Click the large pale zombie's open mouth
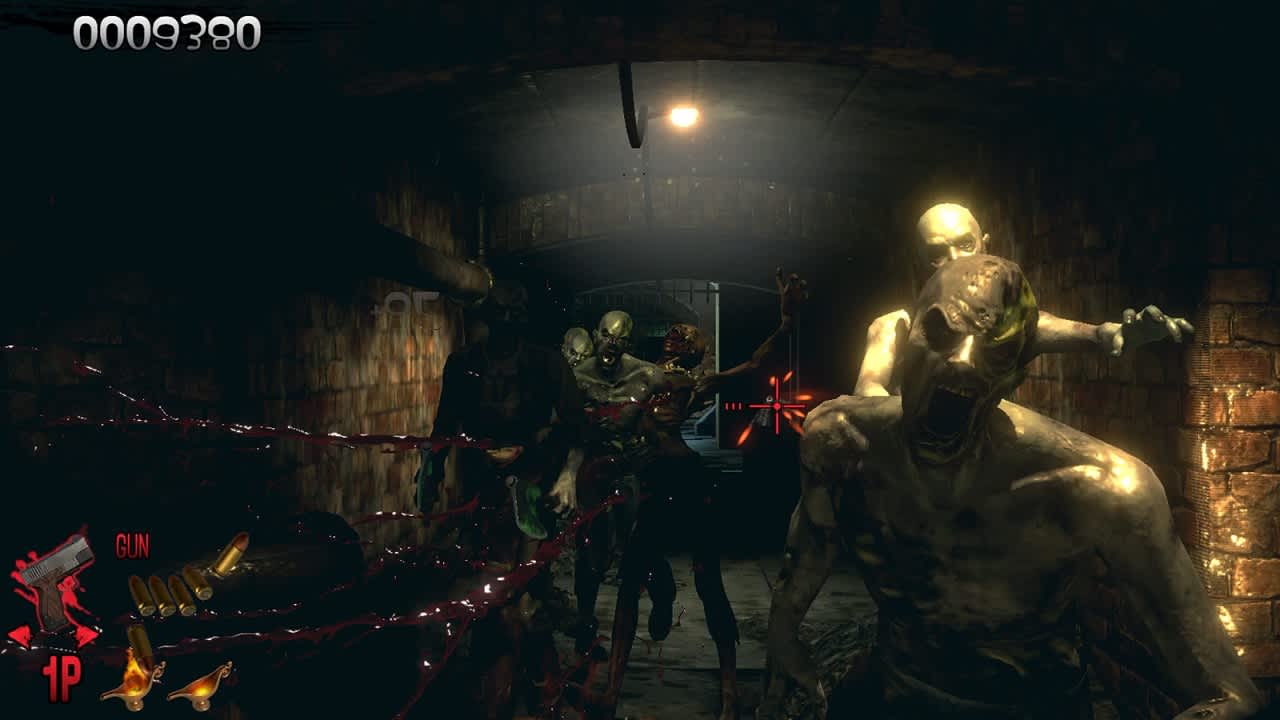1280x720 pixels. coord(948,405)
